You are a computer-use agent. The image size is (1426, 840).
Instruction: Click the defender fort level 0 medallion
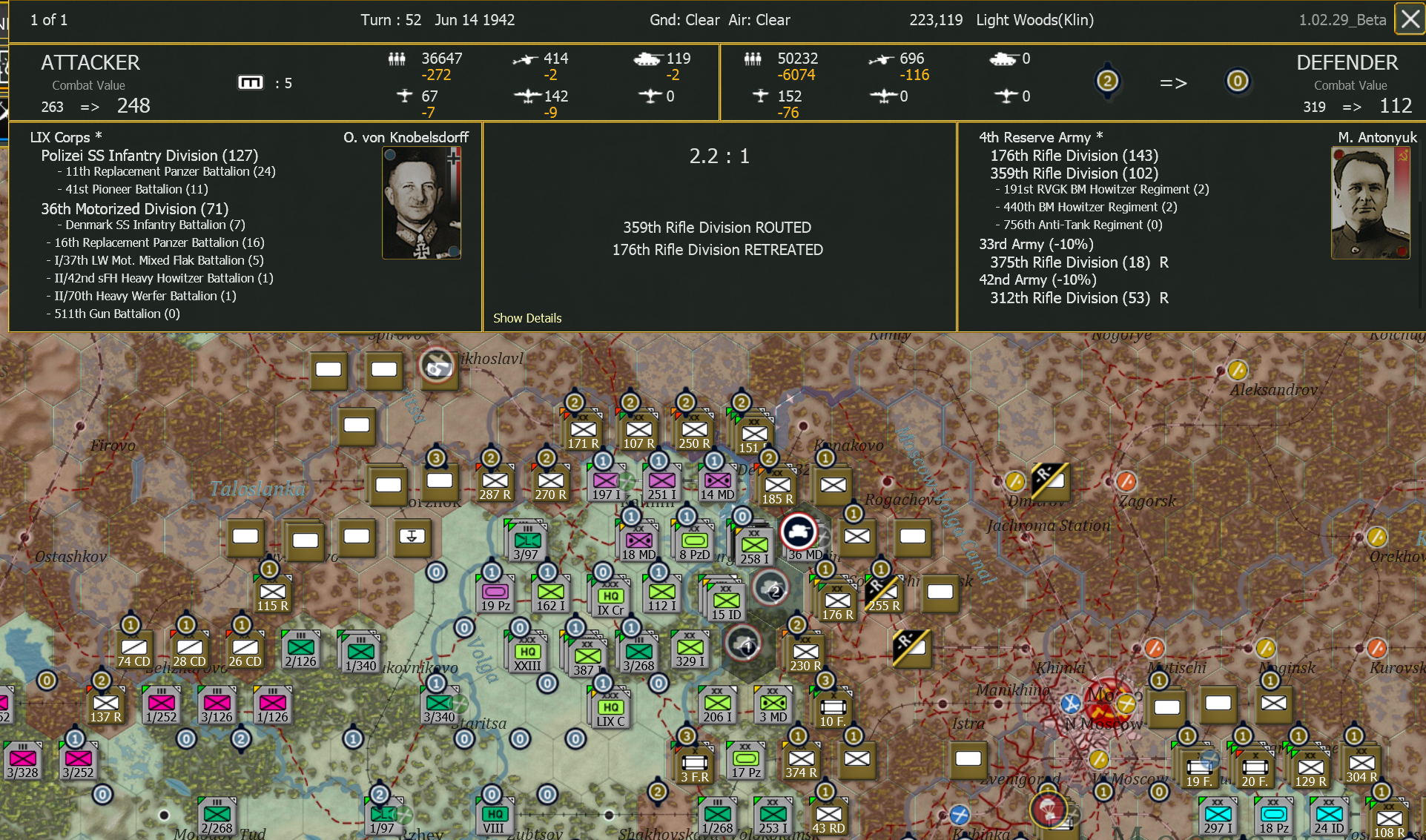[x=1237, y=82]
